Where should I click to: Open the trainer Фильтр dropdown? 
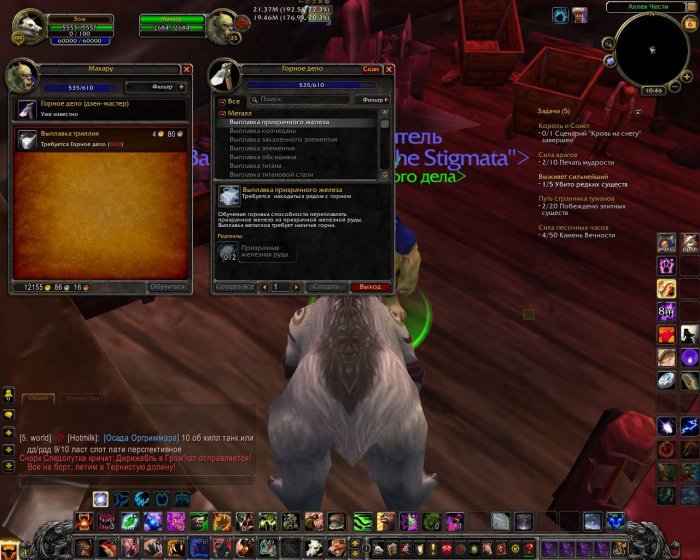[161, 87]
